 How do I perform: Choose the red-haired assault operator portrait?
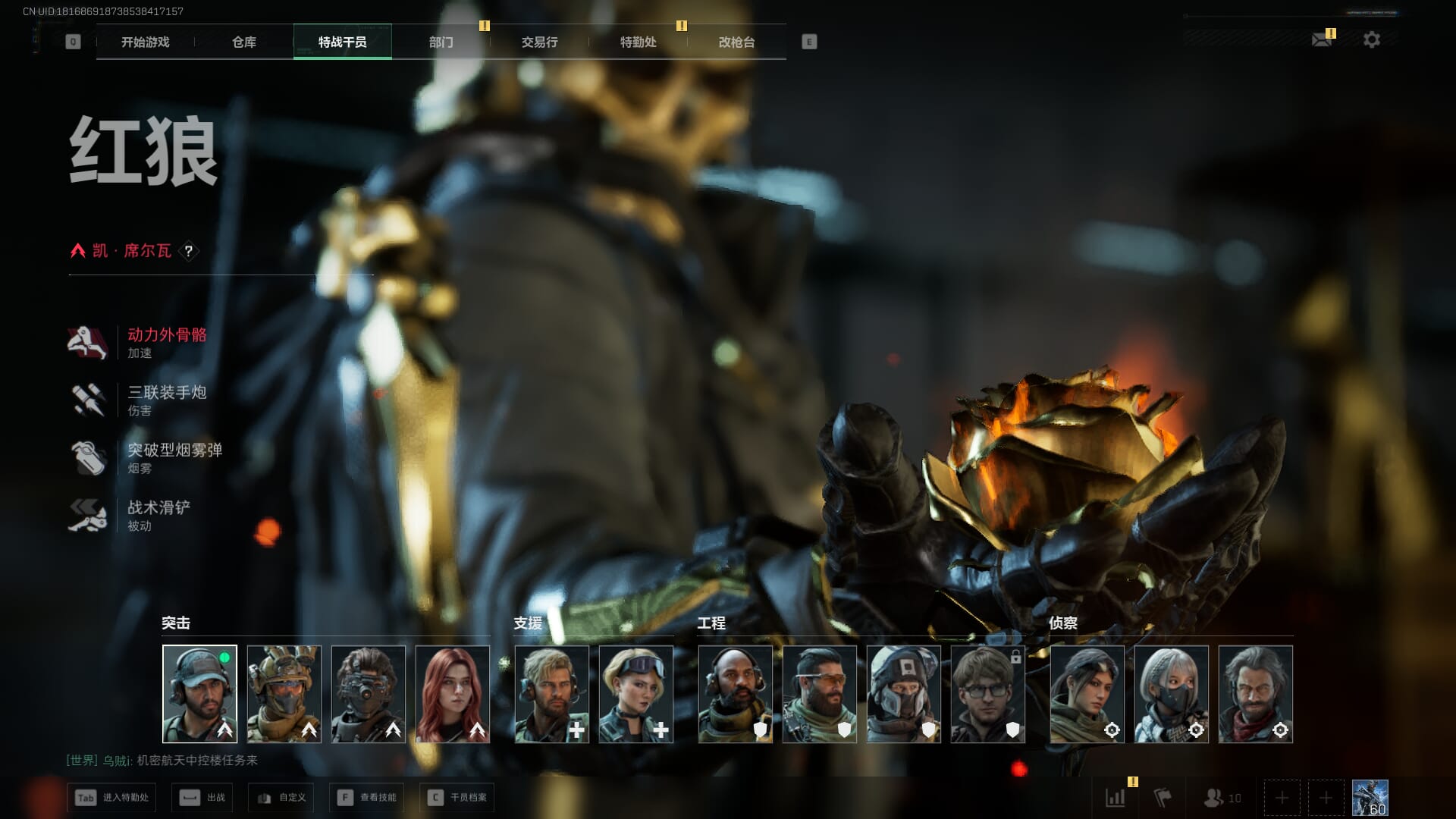453,694
